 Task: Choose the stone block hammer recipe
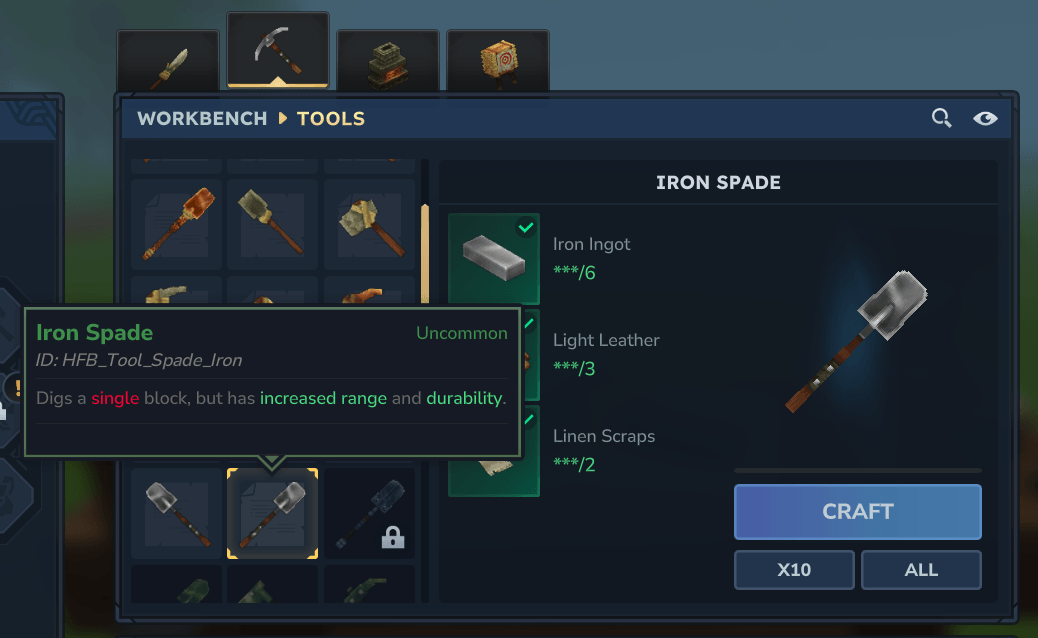pos(369,223)
